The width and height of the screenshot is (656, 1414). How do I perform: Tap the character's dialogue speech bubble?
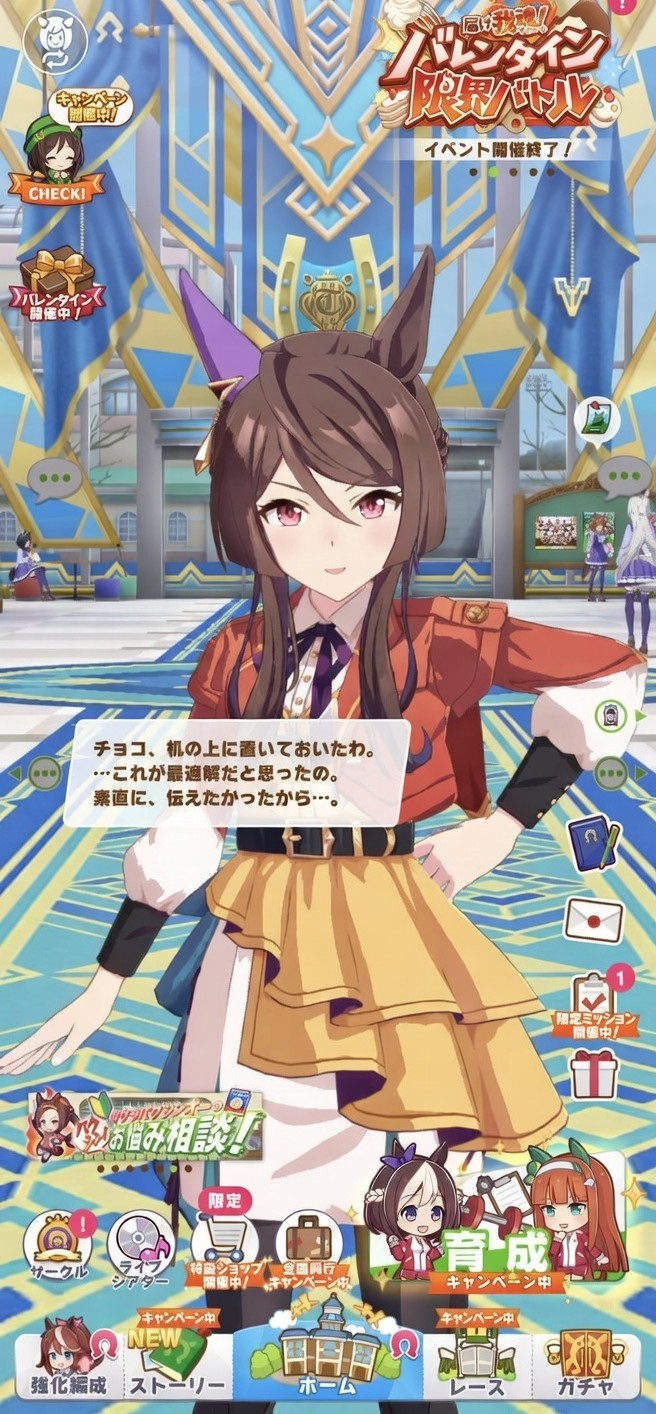click(236, 771)
